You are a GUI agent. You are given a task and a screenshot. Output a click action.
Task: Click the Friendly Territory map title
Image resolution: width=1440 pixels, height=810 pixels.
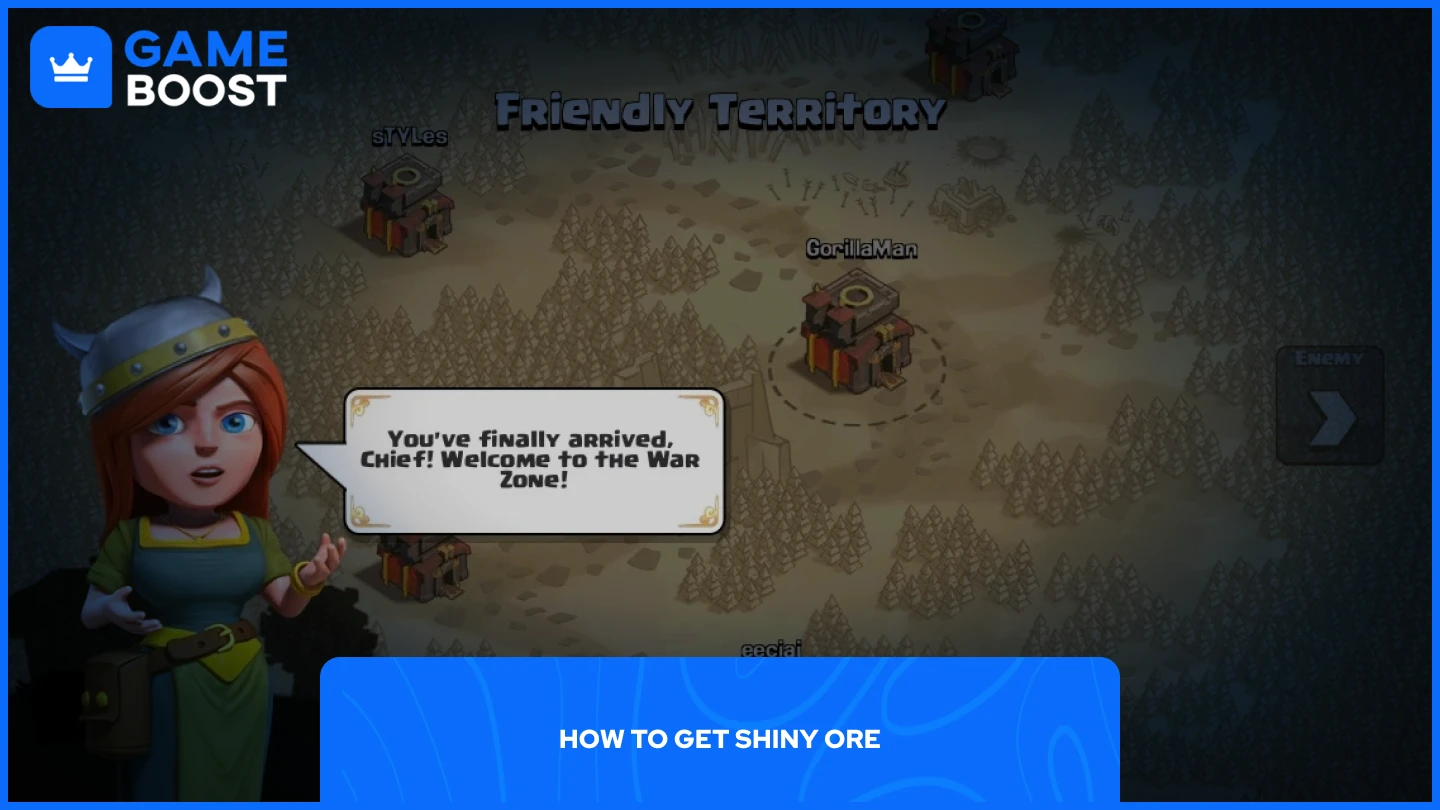(x=718, y=112)
